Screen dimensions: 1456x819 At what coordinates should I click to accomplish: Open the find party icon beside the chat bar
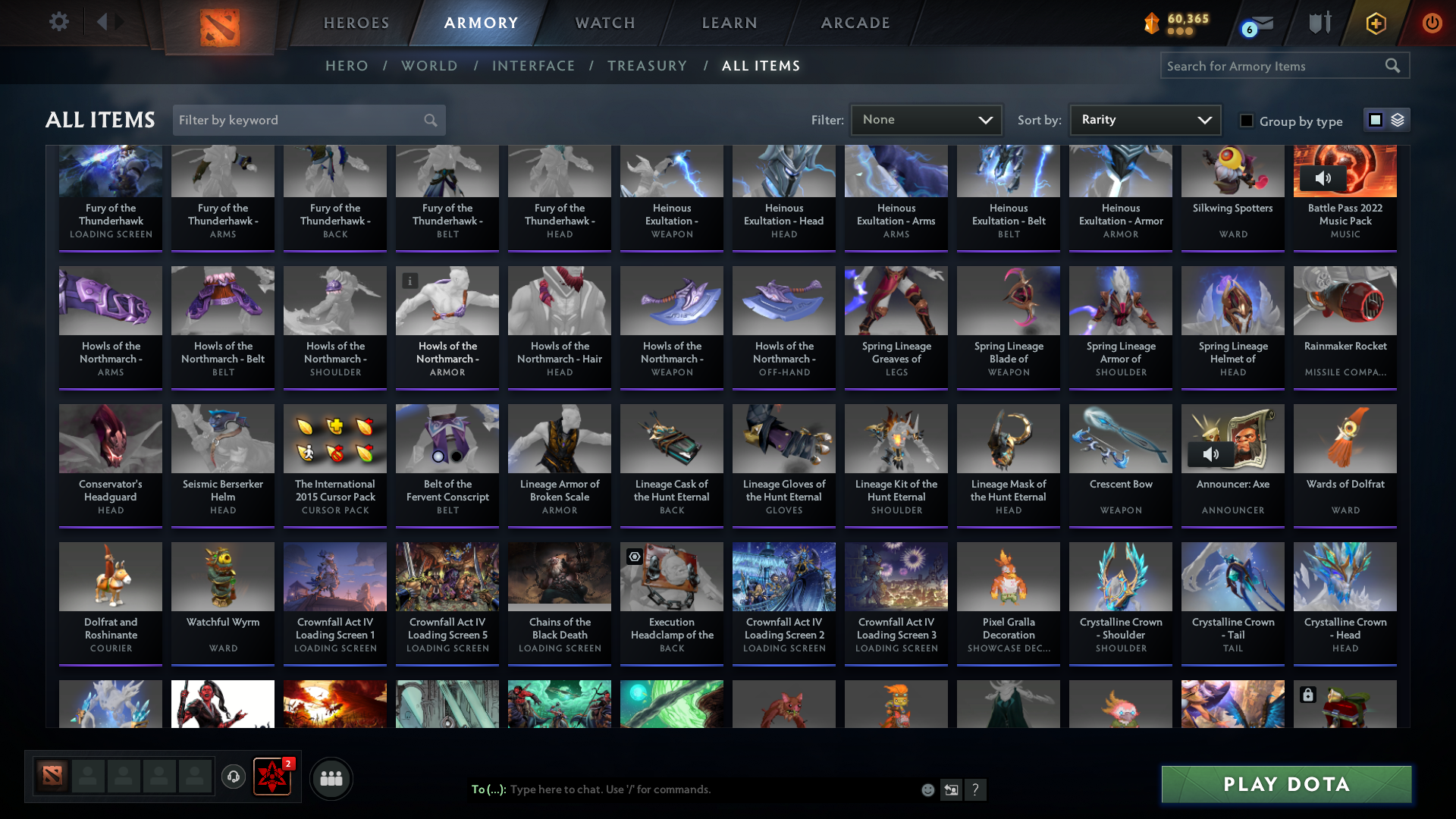pyautogui.click(x=331, y=778)
